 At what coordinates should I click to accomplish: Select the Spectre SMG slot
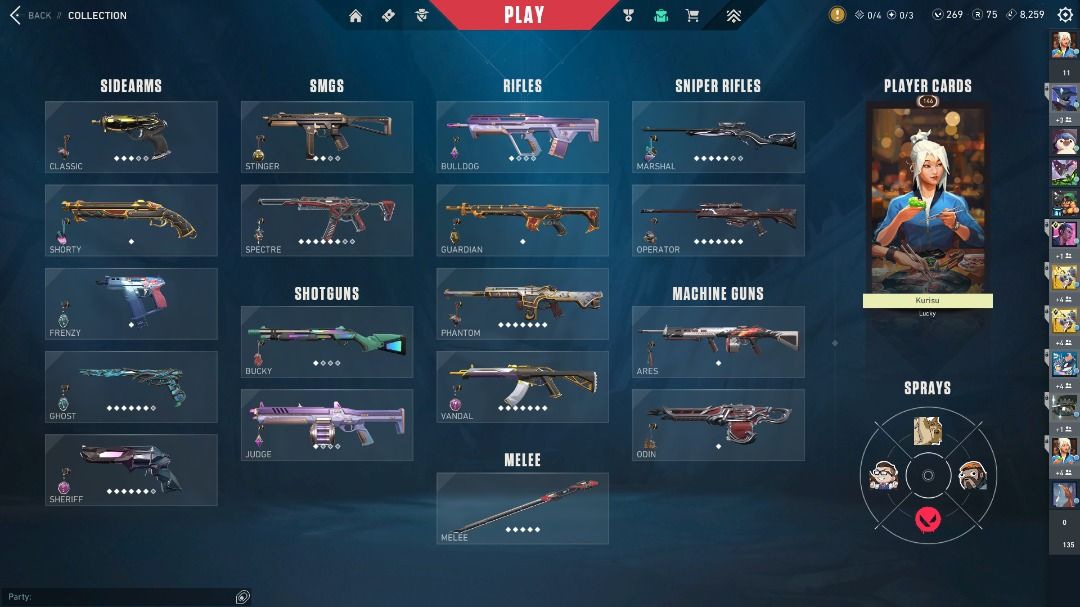(327, 220)
